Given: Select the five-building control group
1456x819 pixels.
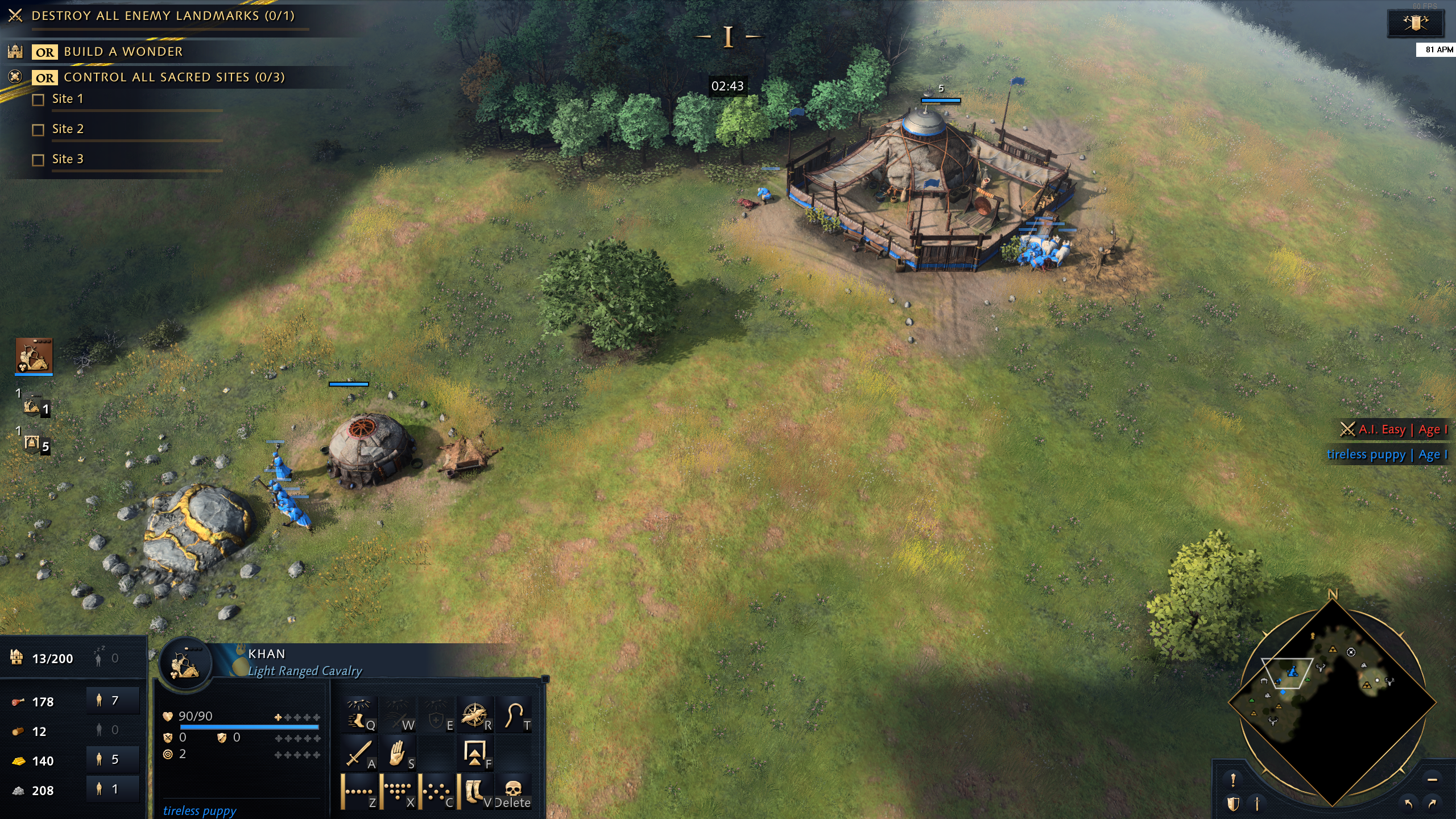Looking at the screenshot, I should pyautogui.click(x=35, y=444).
